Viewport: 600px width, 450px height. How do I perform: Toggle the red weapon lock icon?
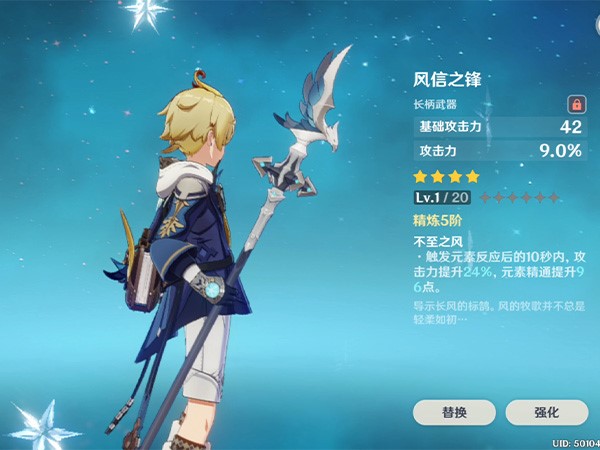pos(576,103)
